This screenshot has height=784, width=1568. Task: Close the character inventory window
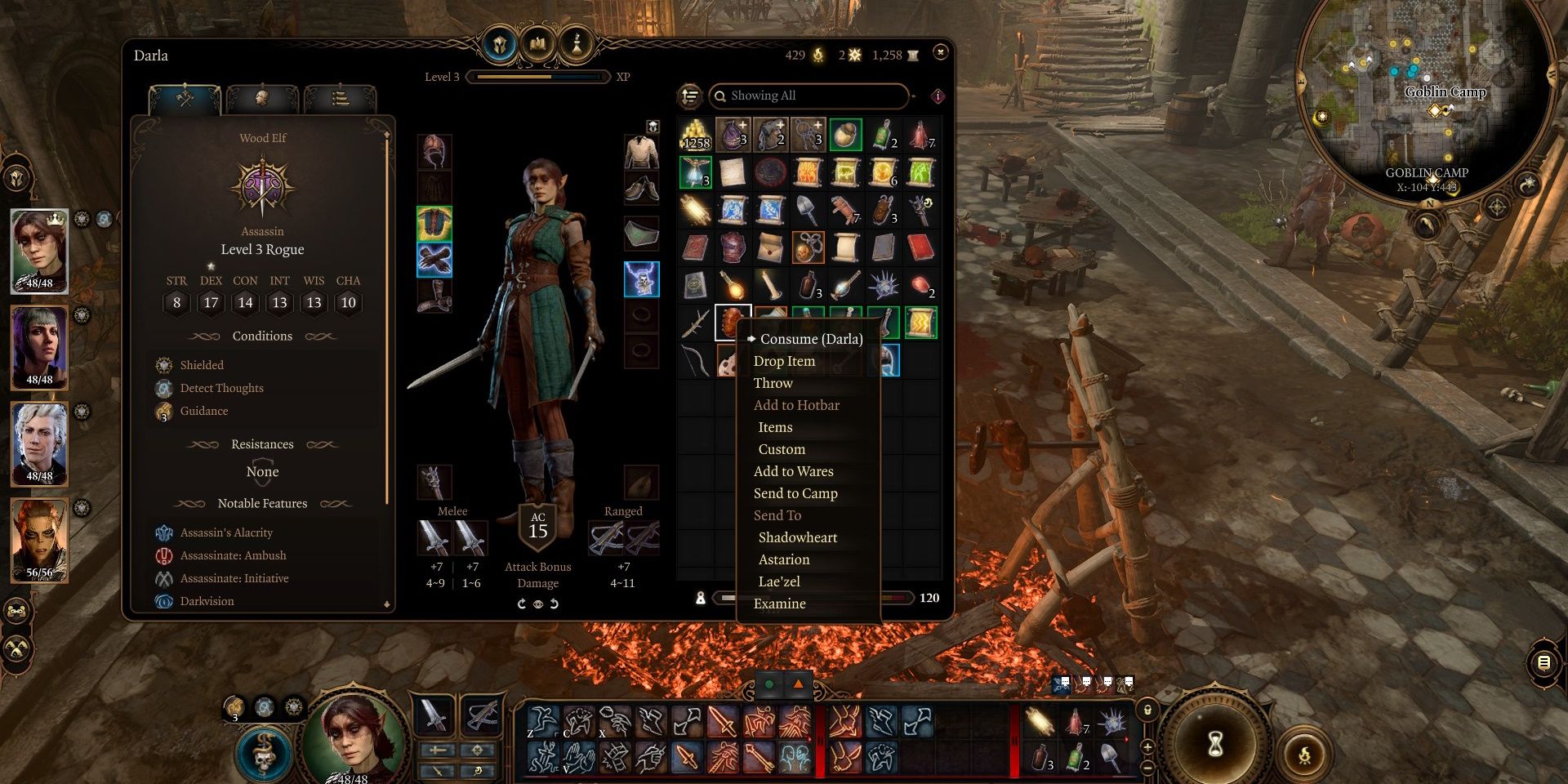[x=941, y=52]
